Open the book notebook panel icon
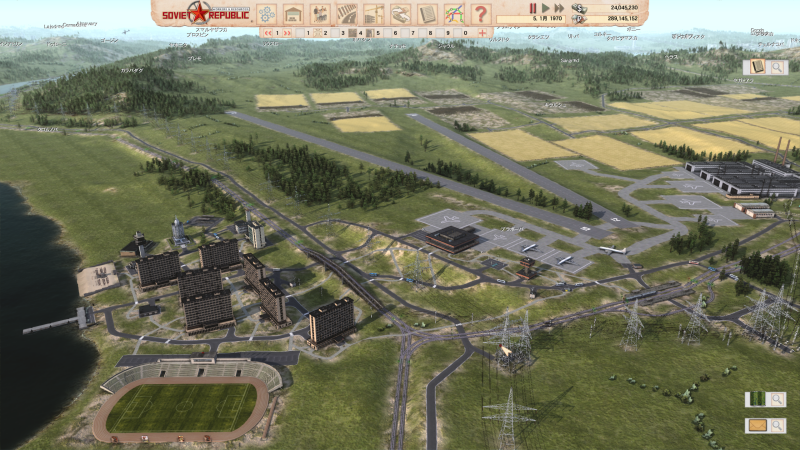The image size is (800, 450). [x=756, y=67]
